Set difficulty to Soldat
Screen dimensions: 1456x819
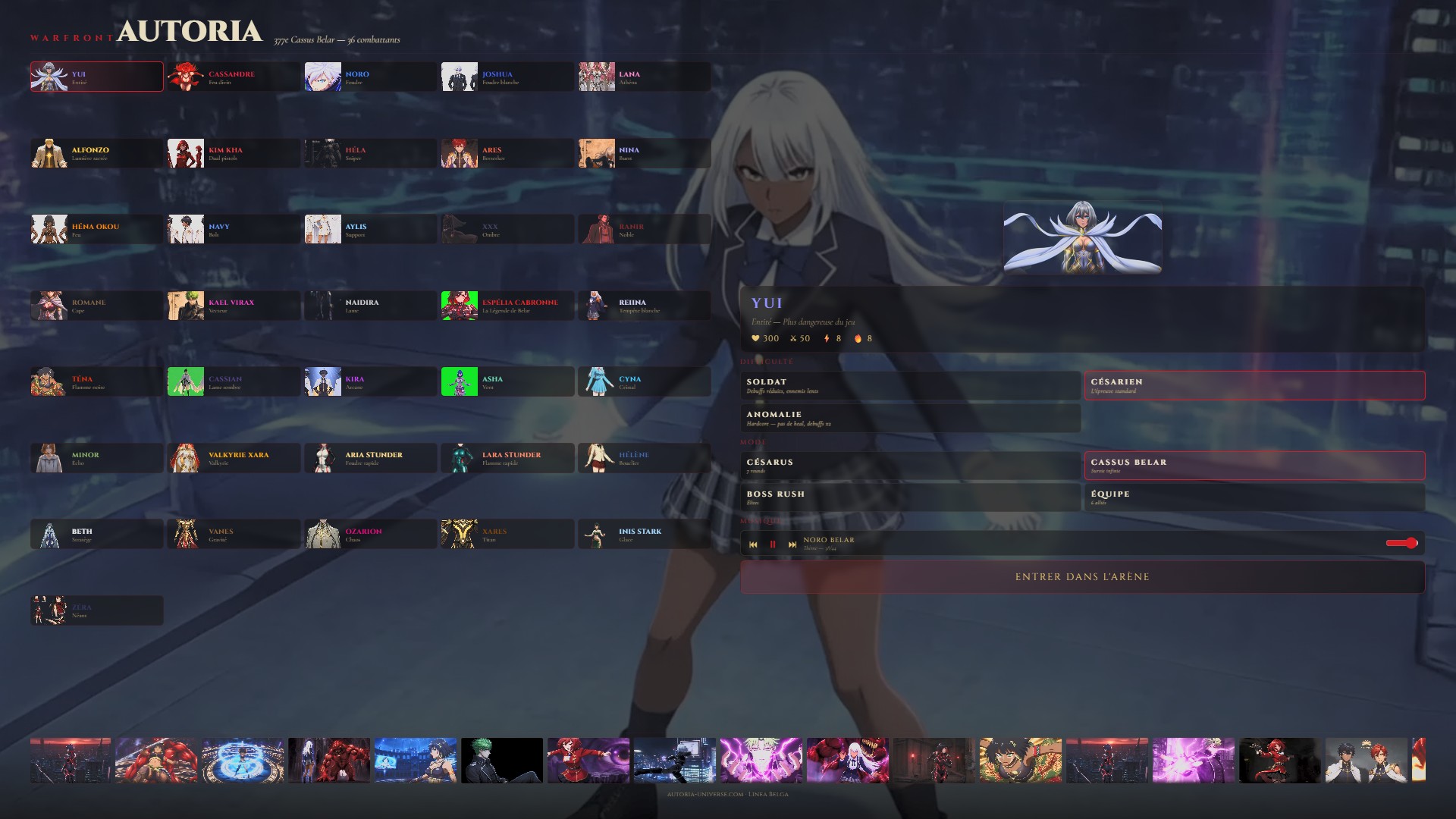[910, 385]
